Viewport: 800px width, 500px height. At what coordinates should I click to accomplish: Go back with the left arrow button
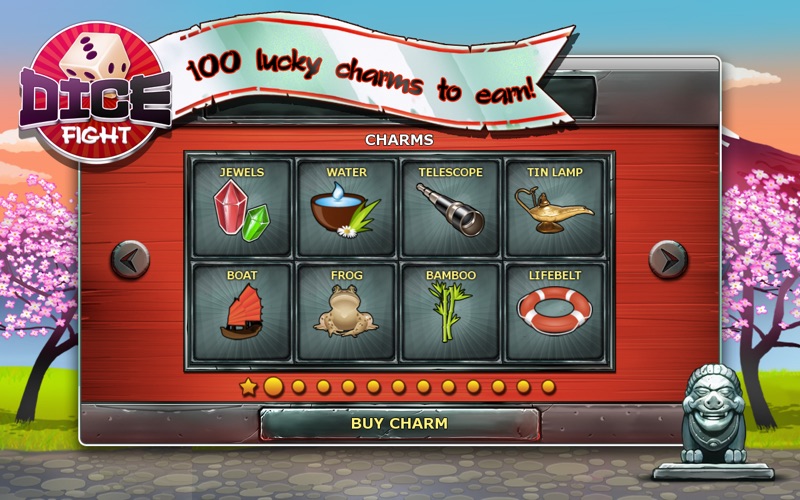pos(130,260)
